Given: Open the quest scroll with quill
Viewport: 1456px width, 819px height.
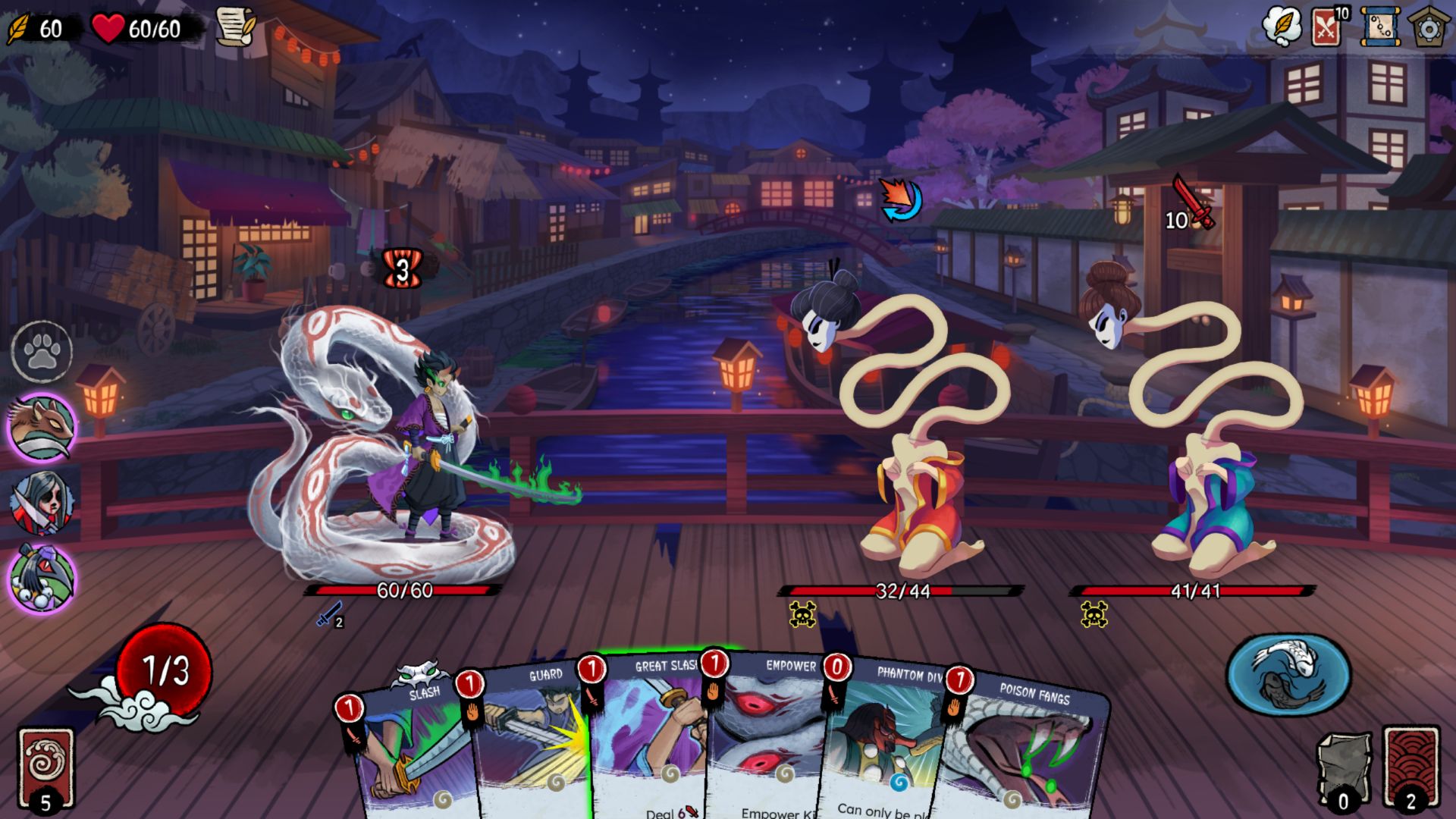Looking at the screenshot, I should pyautogui.click(x=235, y=27).
